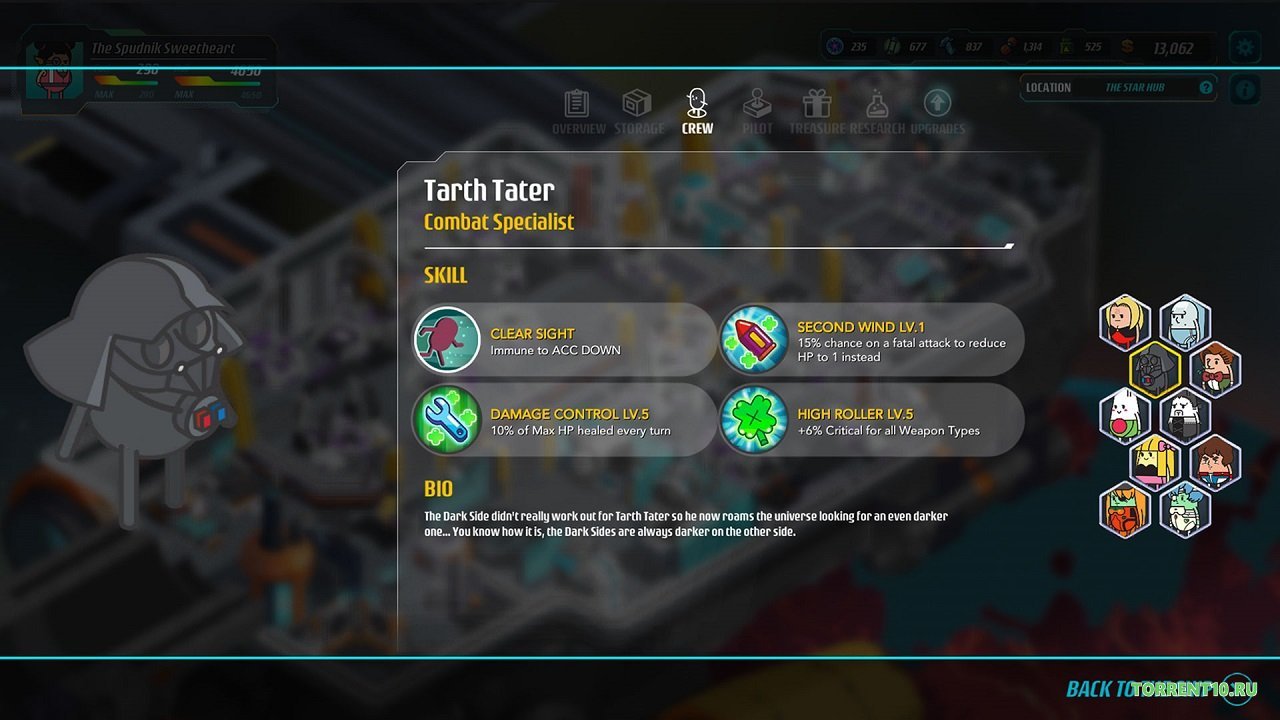Open the gear settings button
1280x720 pixels.
click(x=1244, y=46)
